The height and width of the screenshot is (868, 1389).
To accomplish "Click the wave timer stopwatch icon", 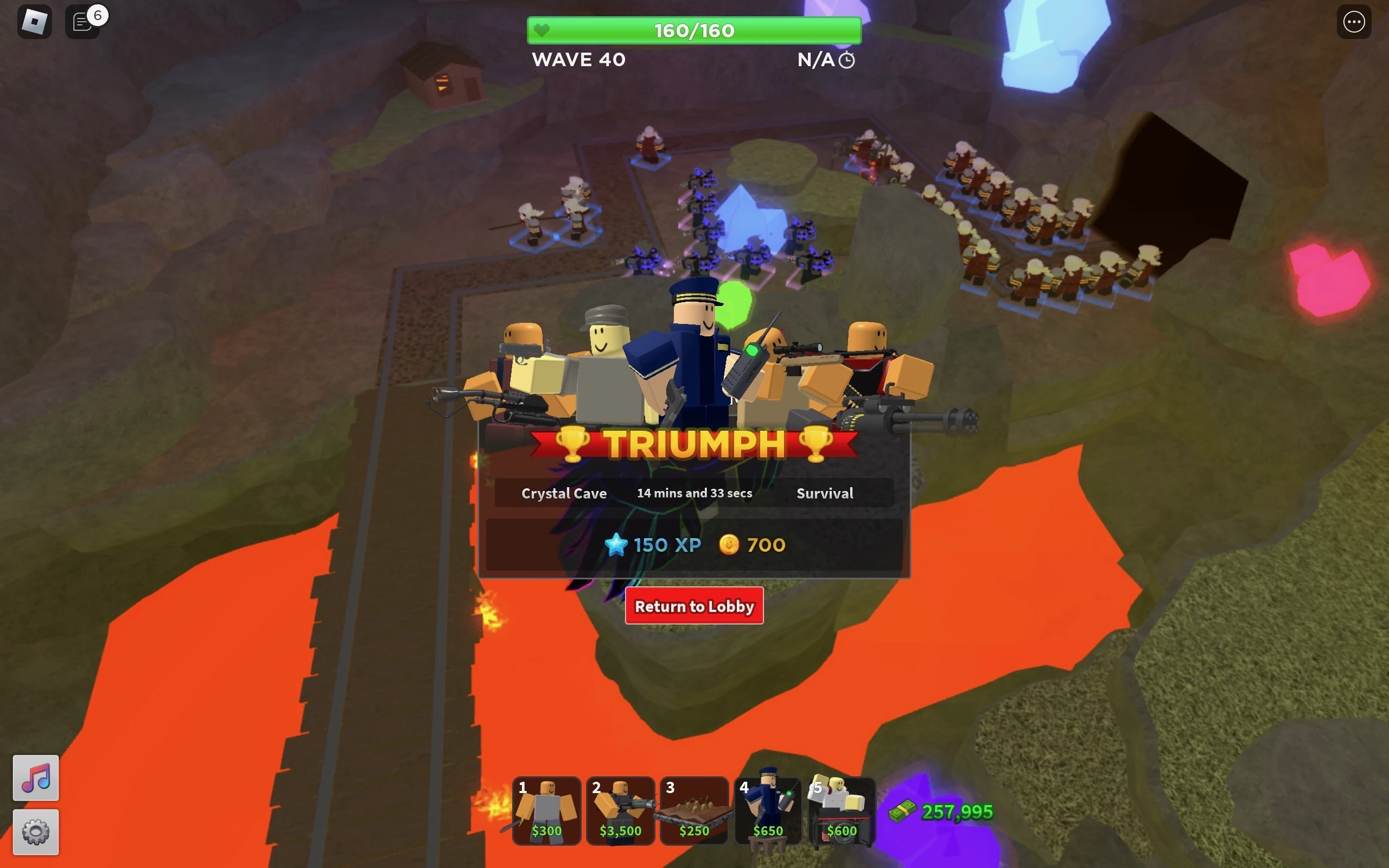I will [x=846, y=59].
